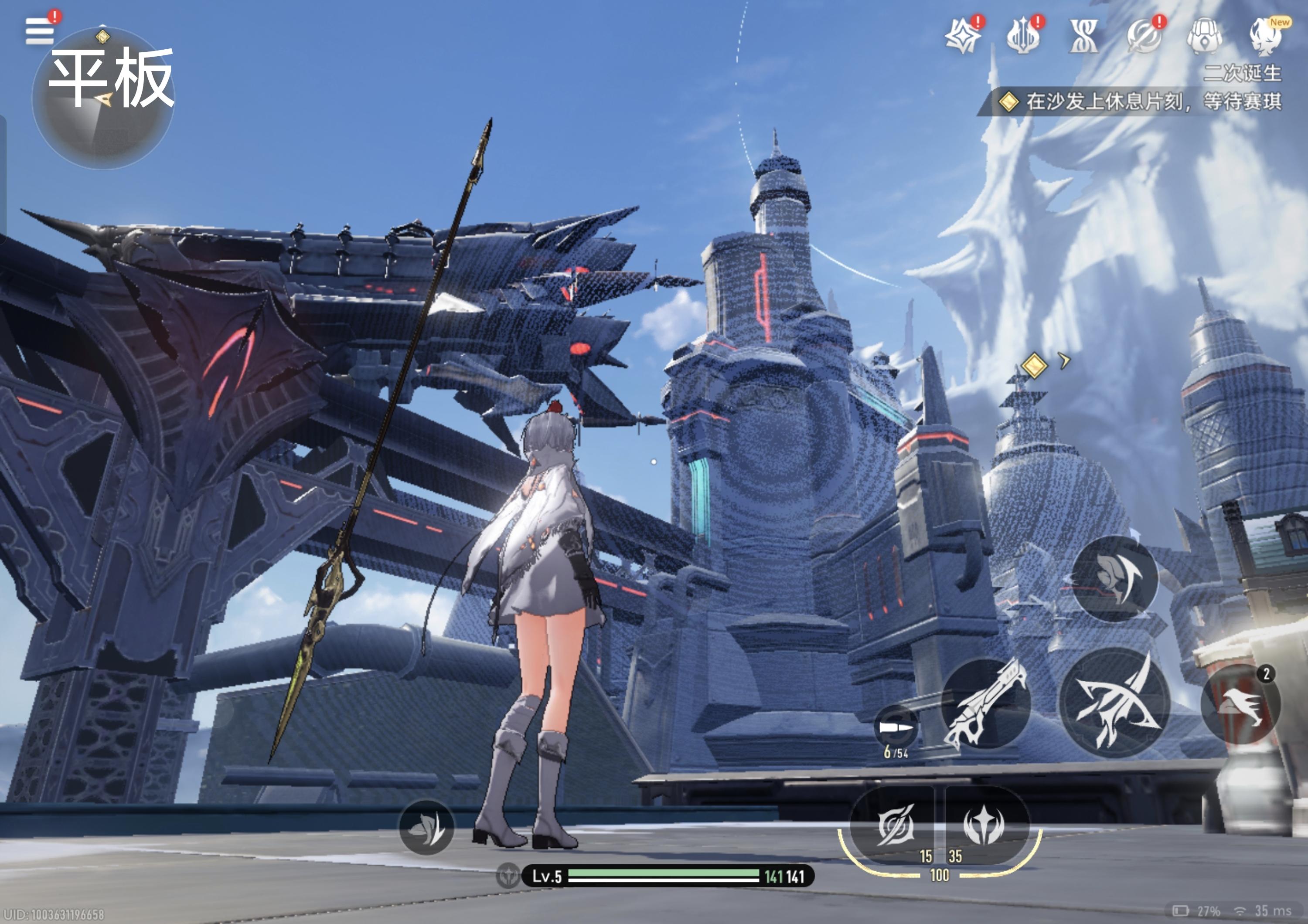Tap the bullet reload button
1308x924 pixels.
[896, 728]
